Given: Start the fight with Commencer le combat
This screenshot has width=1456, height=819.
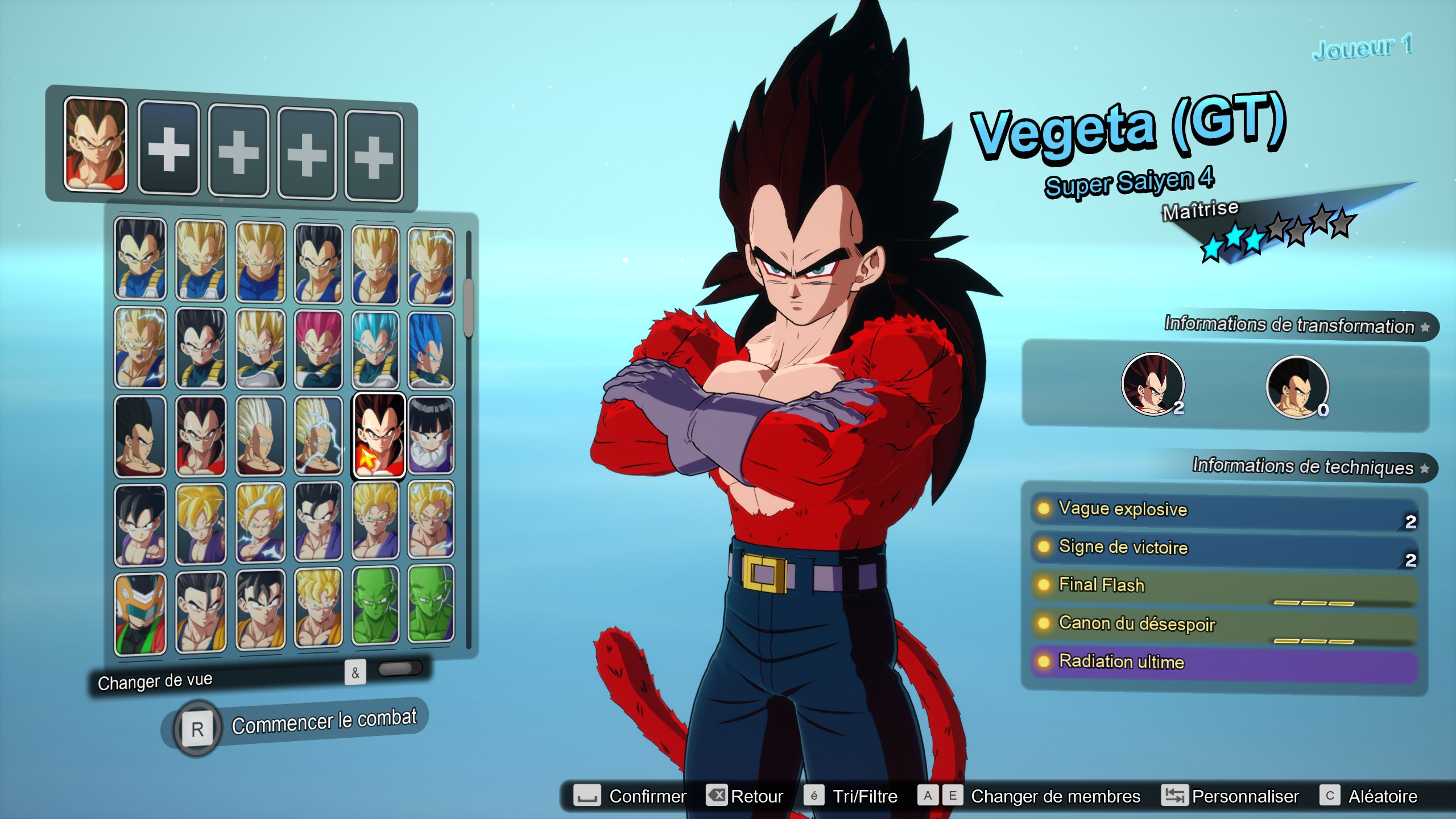Looking at the screenshot, I should [x=324, y=722].
